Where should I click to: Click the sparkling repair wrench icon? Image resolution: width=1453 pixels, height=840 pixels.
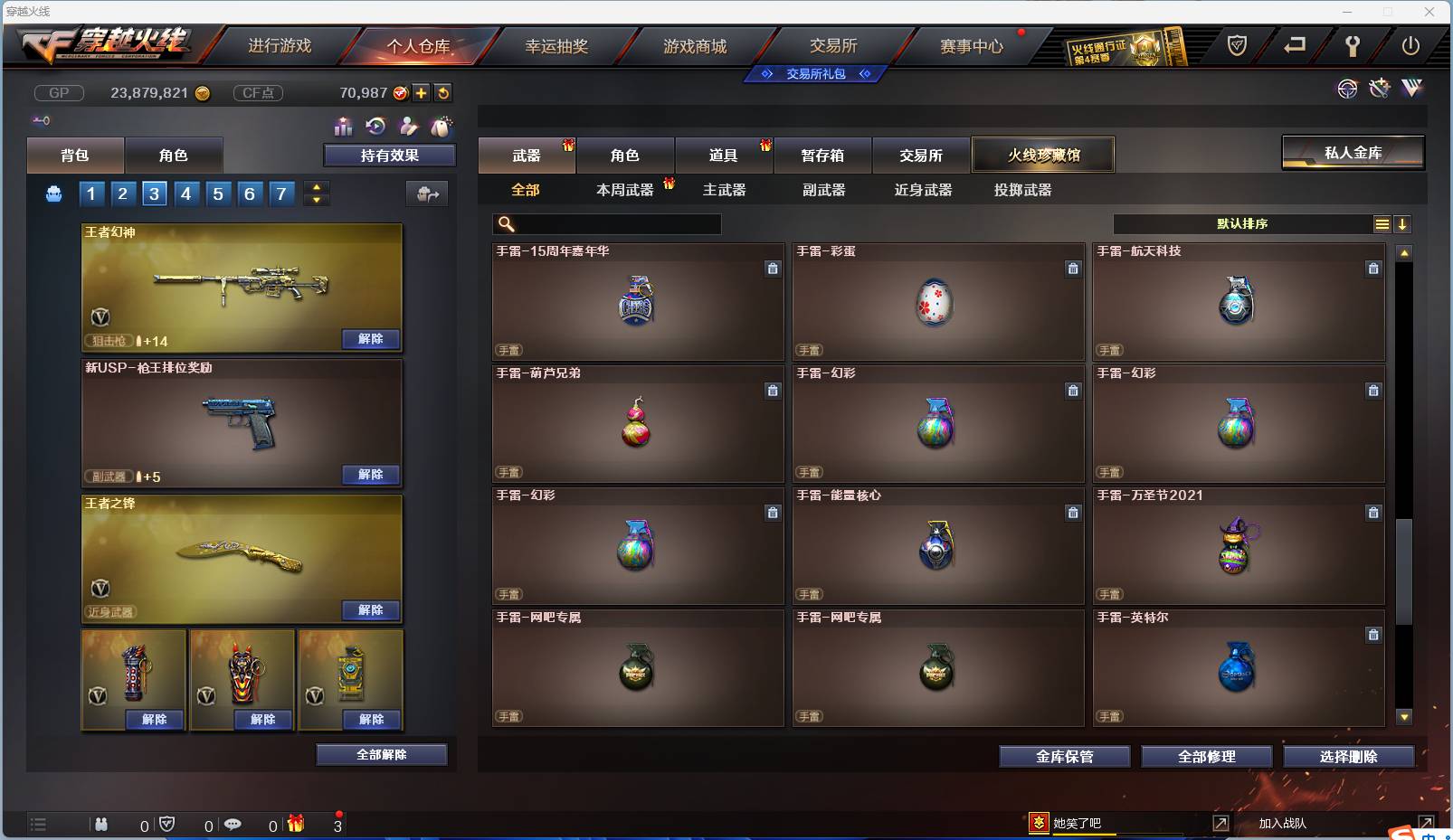click(1378, 88)
